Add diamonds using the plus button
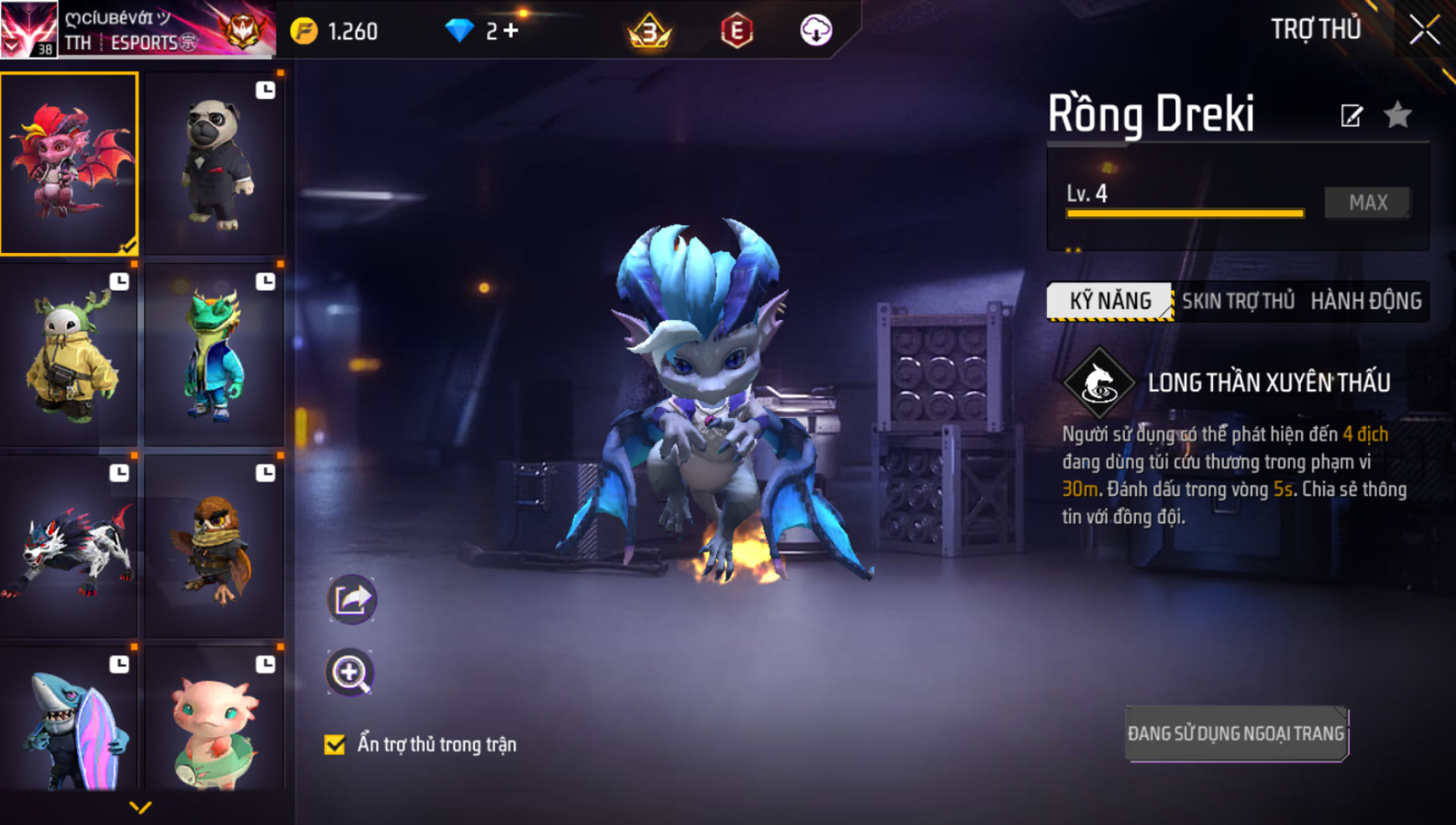Viewport: 1456px width, 825px height. (x=510, y=31)
